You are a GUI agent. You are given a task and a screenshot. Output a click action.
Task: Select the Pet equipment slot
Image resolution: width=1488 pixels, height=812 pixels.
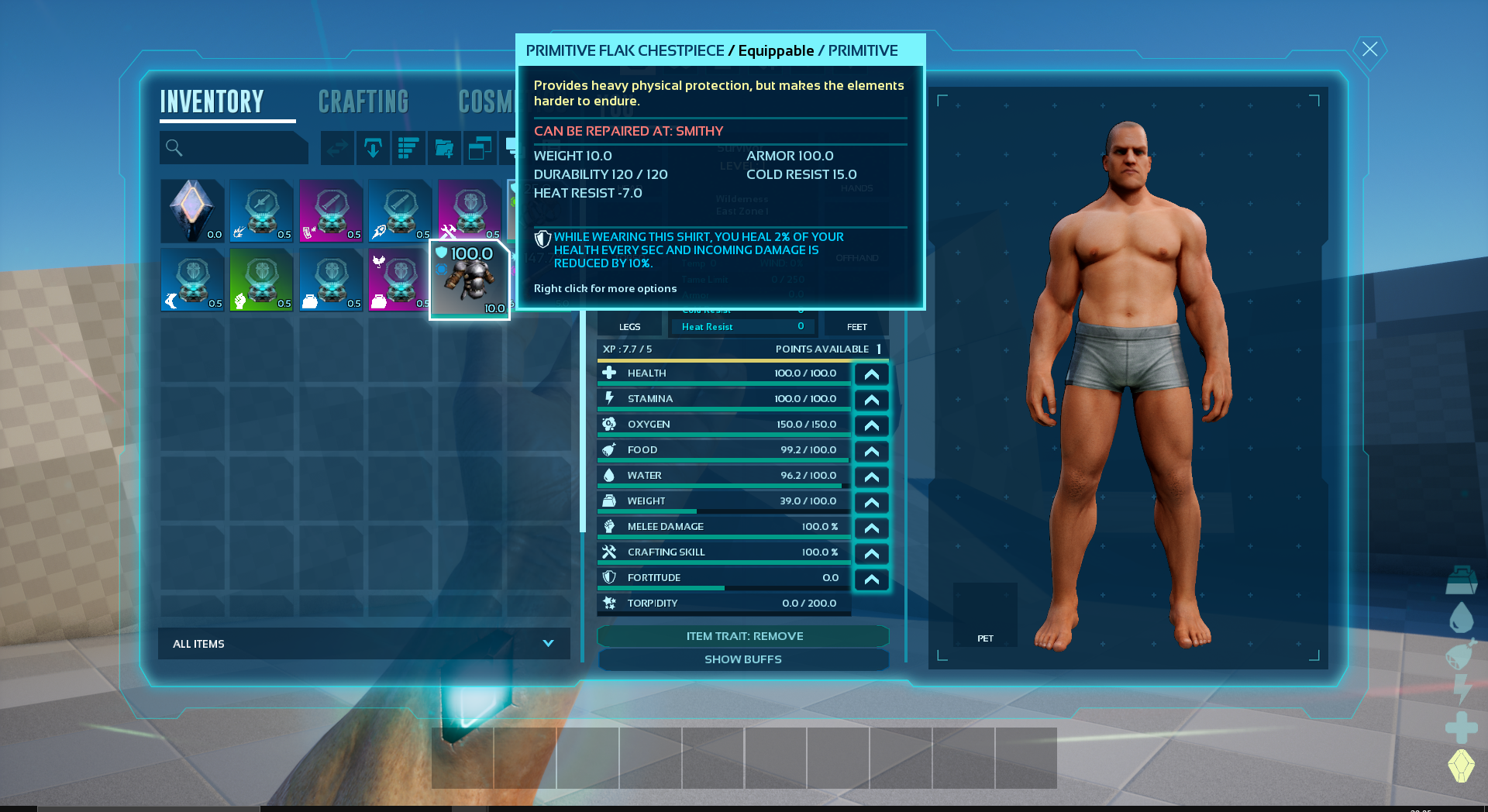click(x=985, y=614)
